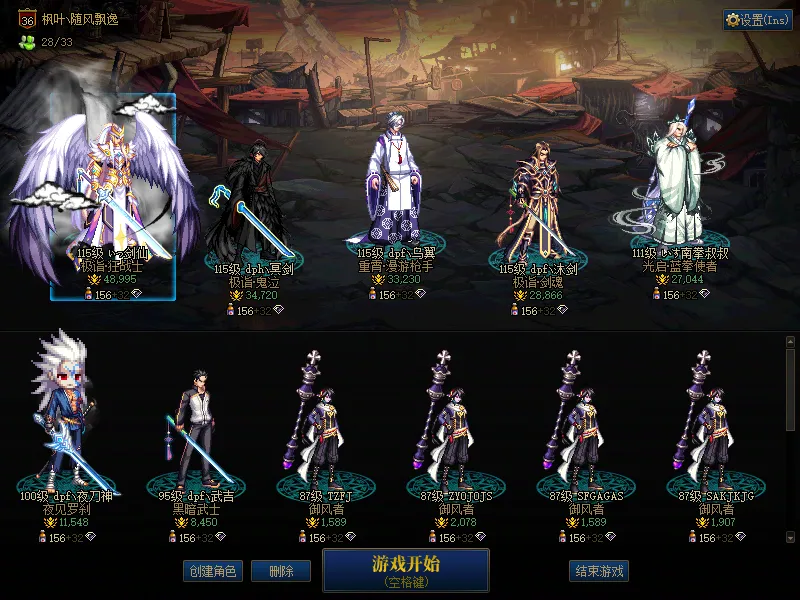This screenshot has height=600, width=800.
Task: Start the game with 游戏开始 button
Action: (405, 569)
